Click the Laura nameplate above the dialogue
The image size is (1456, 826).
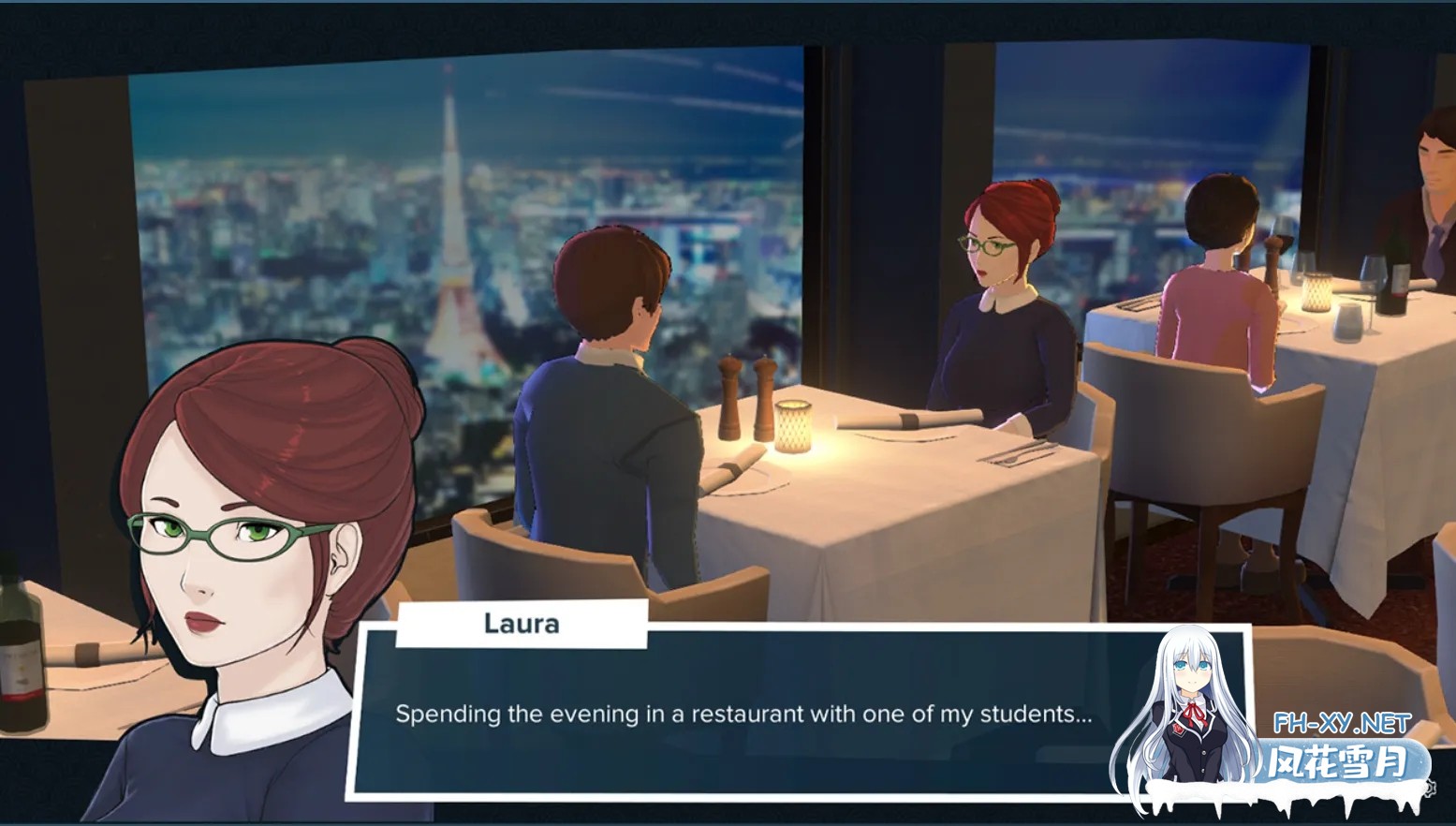click(x=522, y=623)
